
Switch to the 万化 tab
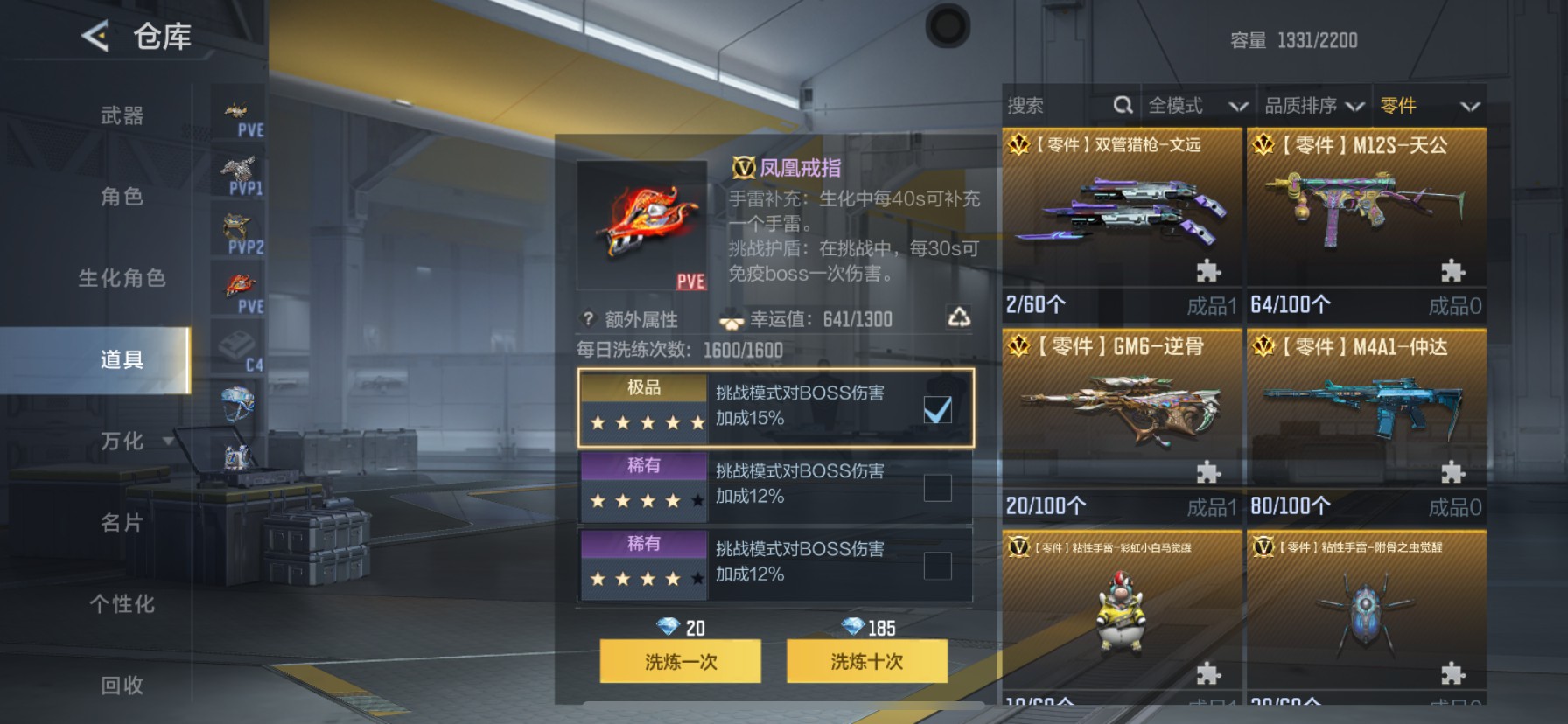pos(122,442)
